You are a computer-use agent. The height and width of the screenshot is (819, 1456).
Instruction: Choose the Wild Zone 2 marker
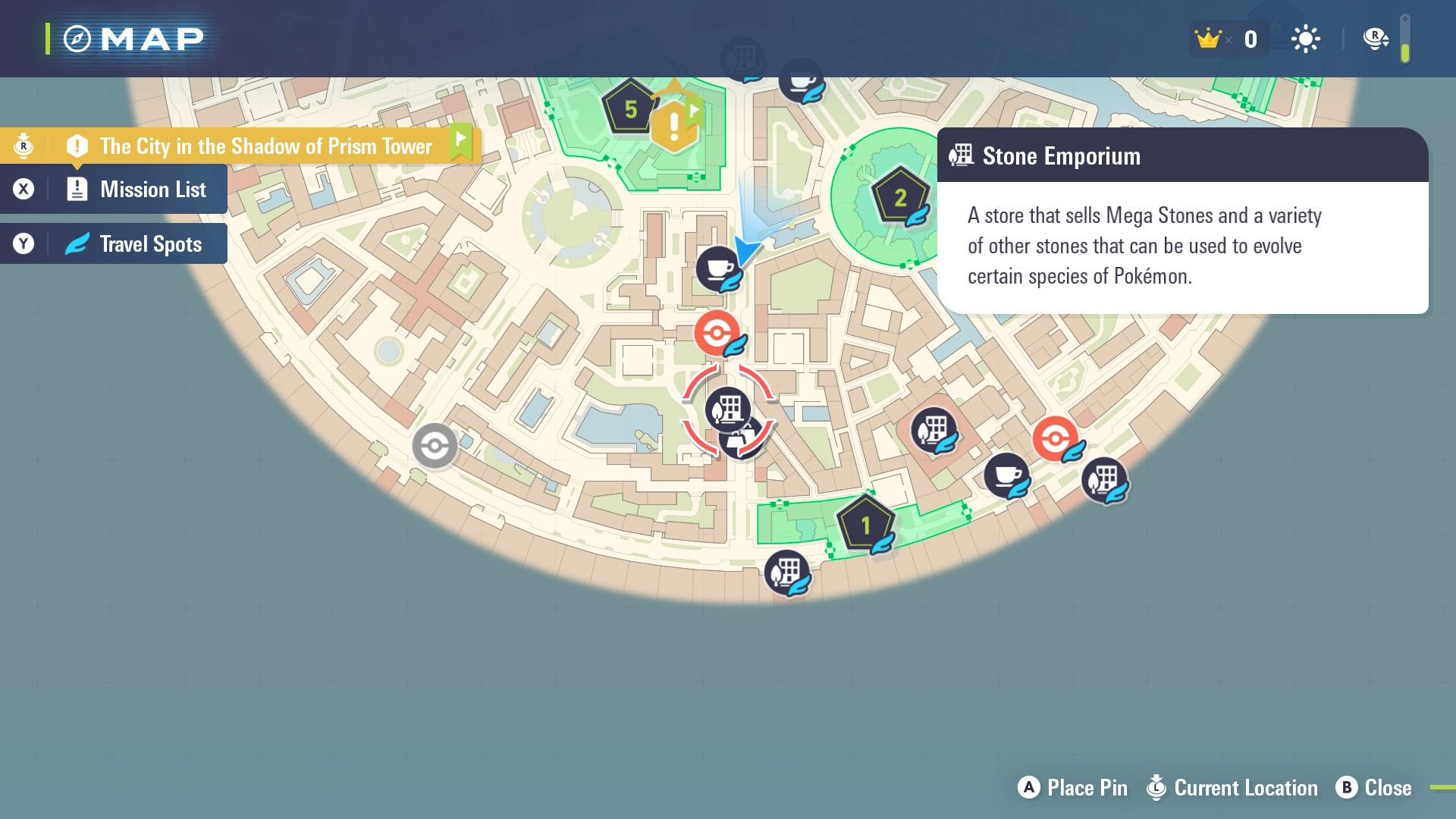(x=900, y=197)
